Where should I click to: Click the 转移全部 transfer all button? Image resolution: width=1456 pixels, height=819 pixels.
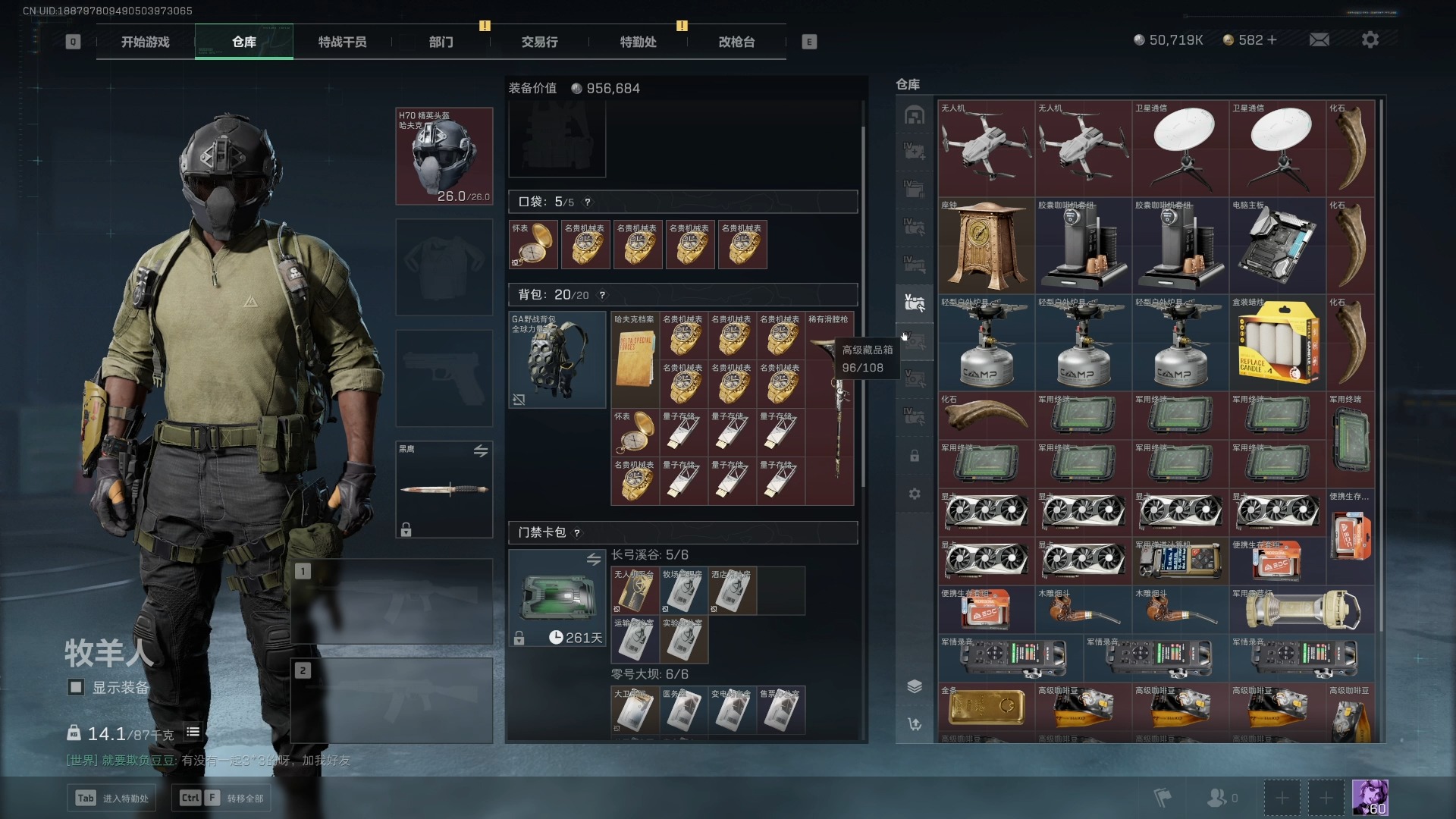[223, 798]
